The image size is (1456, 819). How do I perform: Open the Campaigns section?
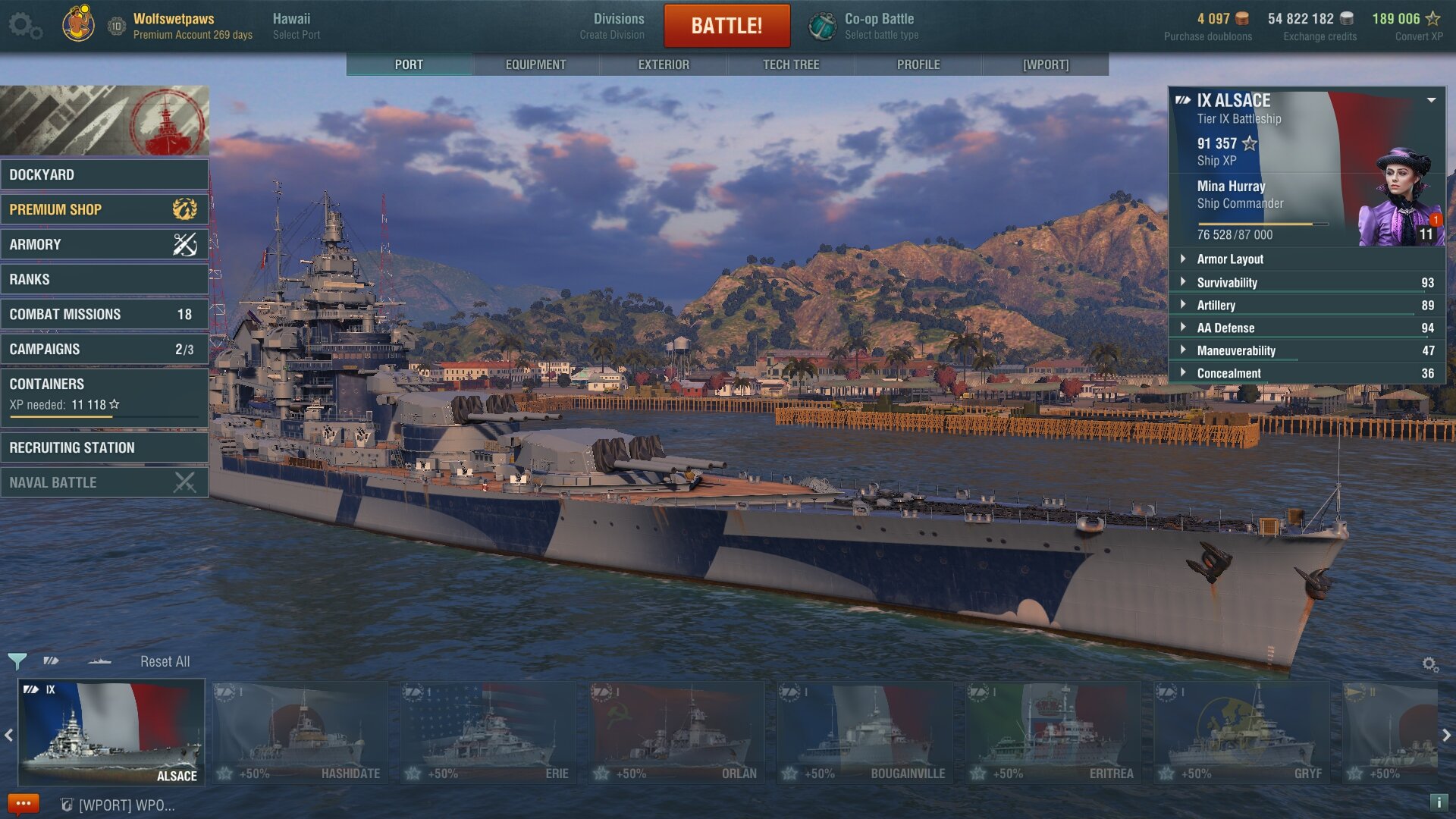point(104,349)
